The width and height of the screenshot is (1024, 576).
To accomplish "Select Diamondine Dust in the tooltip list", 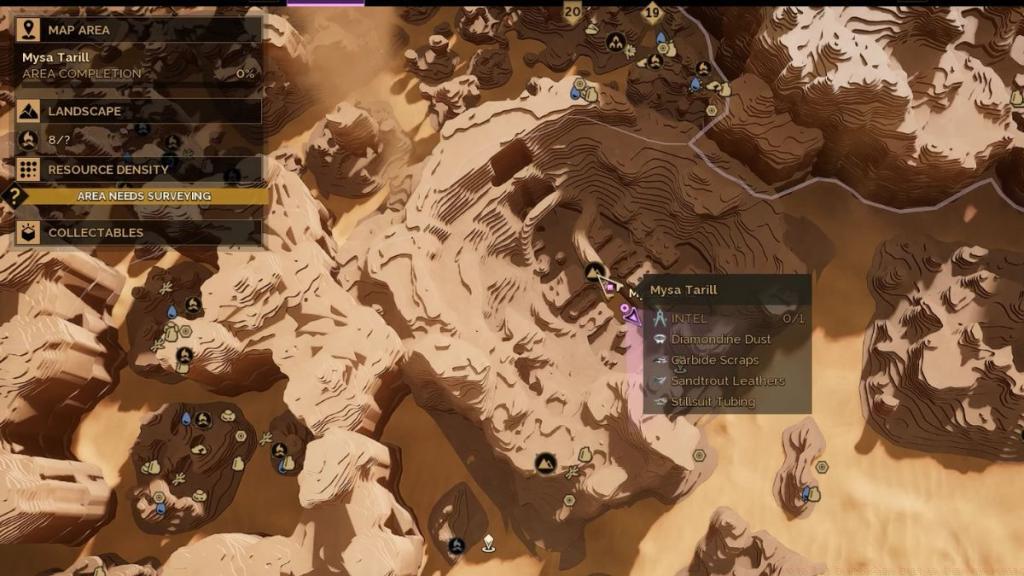I will coord(720,339).
